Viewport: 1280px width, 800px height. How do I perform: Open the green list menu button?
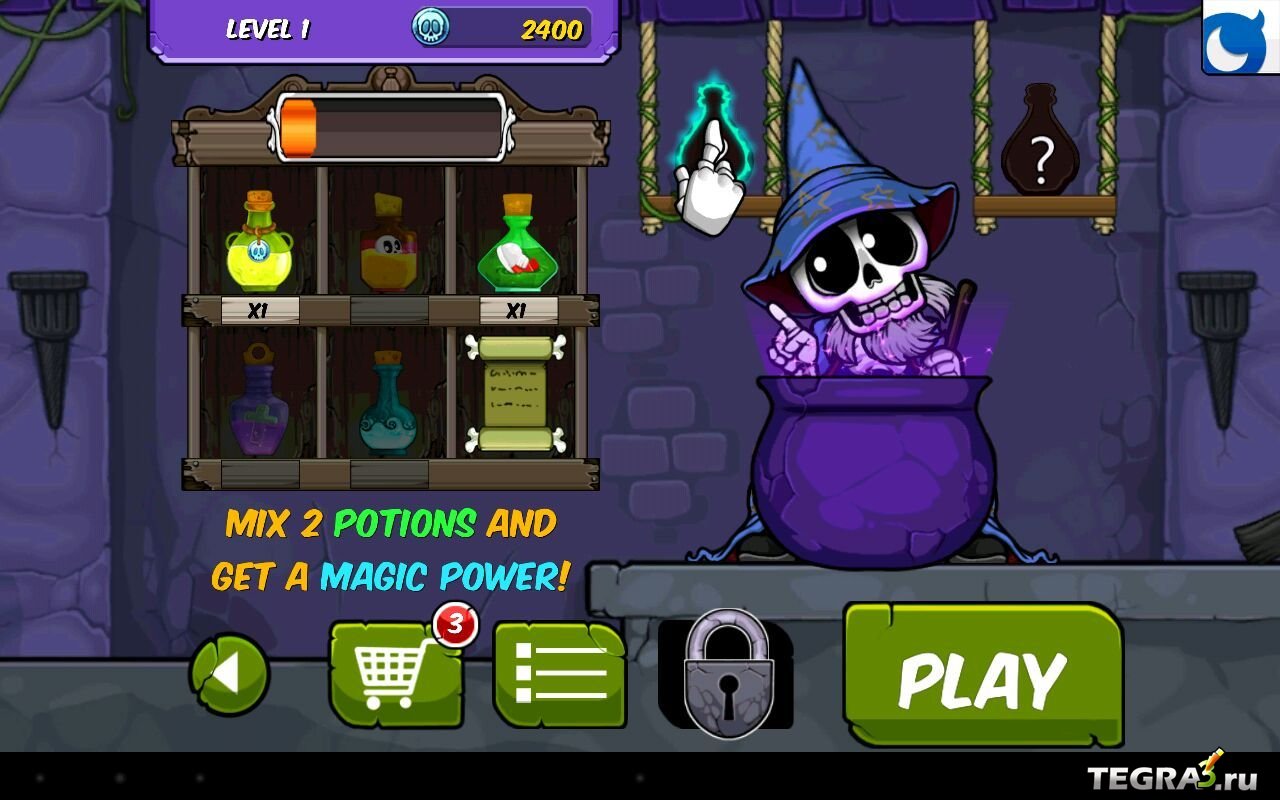pos(560,674)
